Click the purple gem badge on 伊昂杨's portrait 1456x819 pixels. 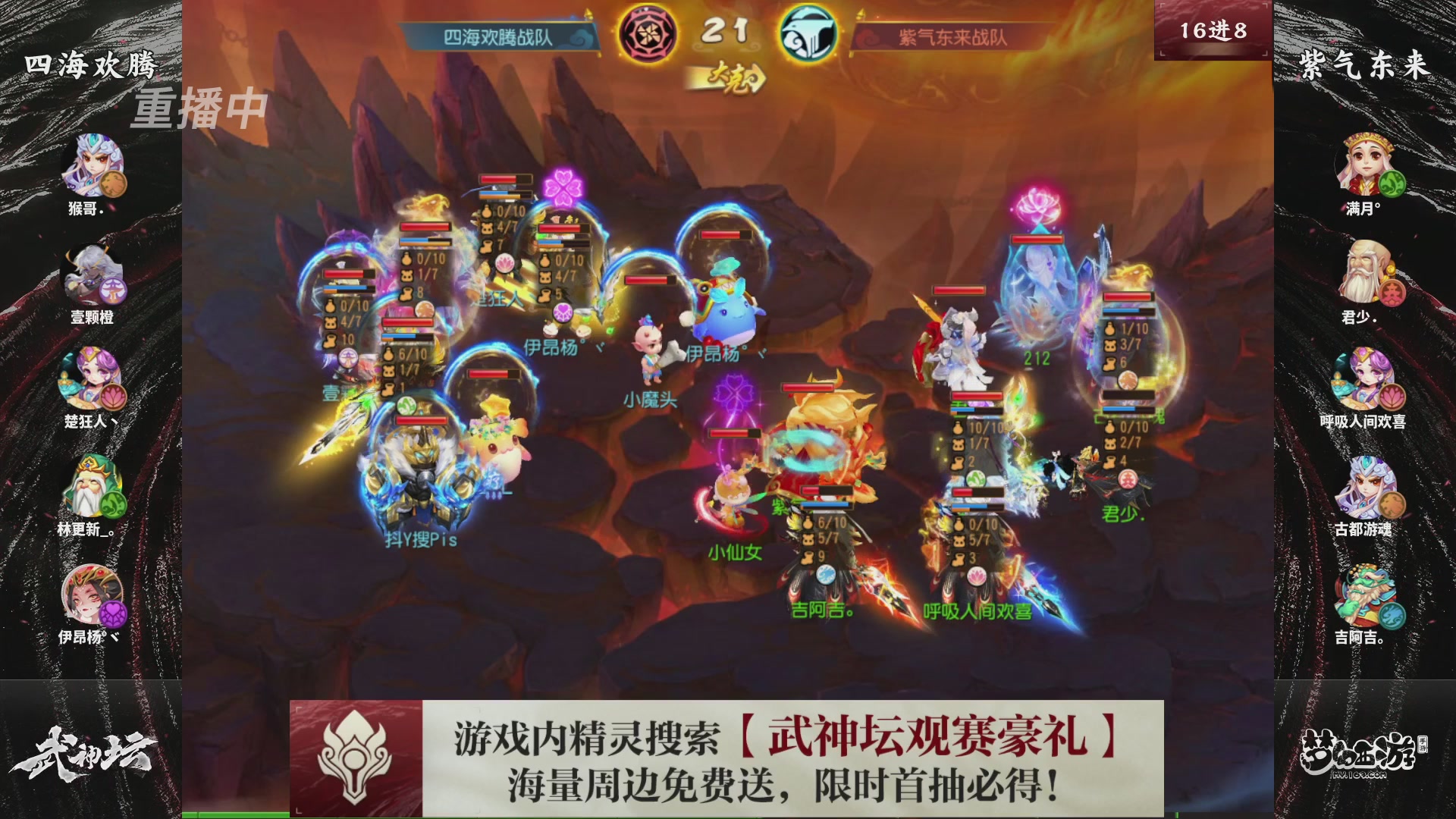tap(115, 613)
